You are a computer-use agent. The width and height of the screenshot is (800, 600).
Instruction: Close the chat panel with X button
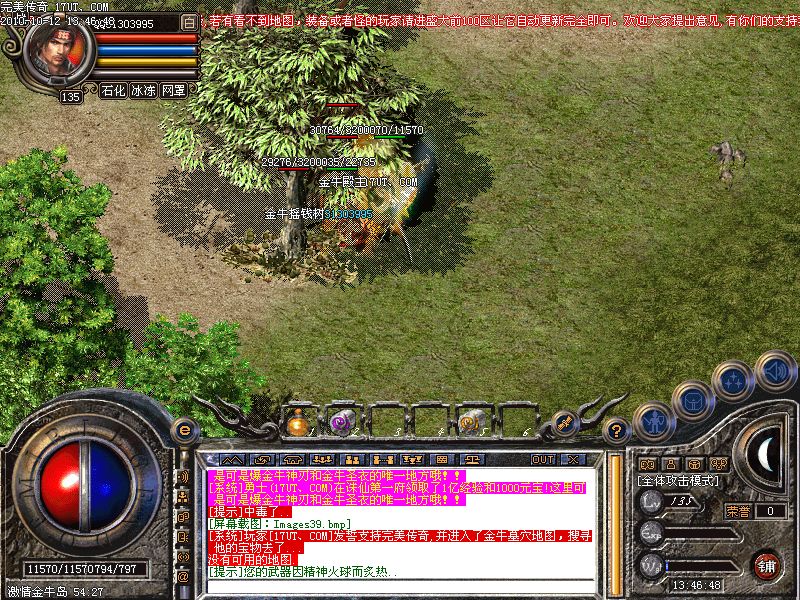(x=572, y=459)
